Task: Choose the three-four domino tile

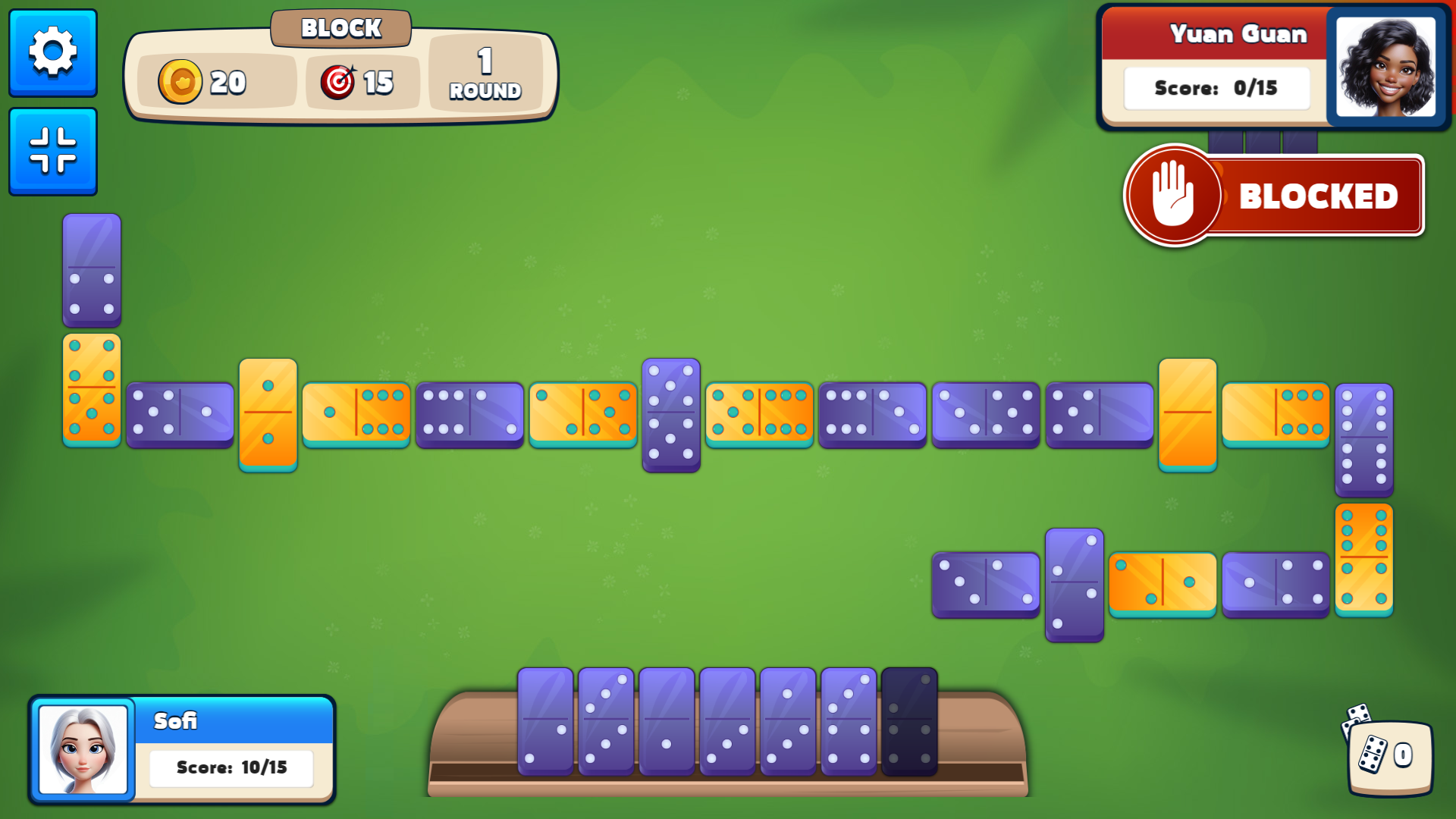Action: click(x=849, y=720)
